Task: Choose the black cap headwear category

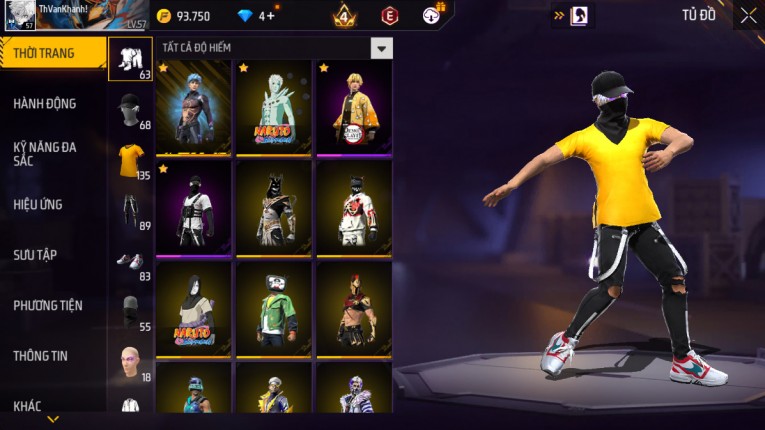Action: (x=130, y=109)
